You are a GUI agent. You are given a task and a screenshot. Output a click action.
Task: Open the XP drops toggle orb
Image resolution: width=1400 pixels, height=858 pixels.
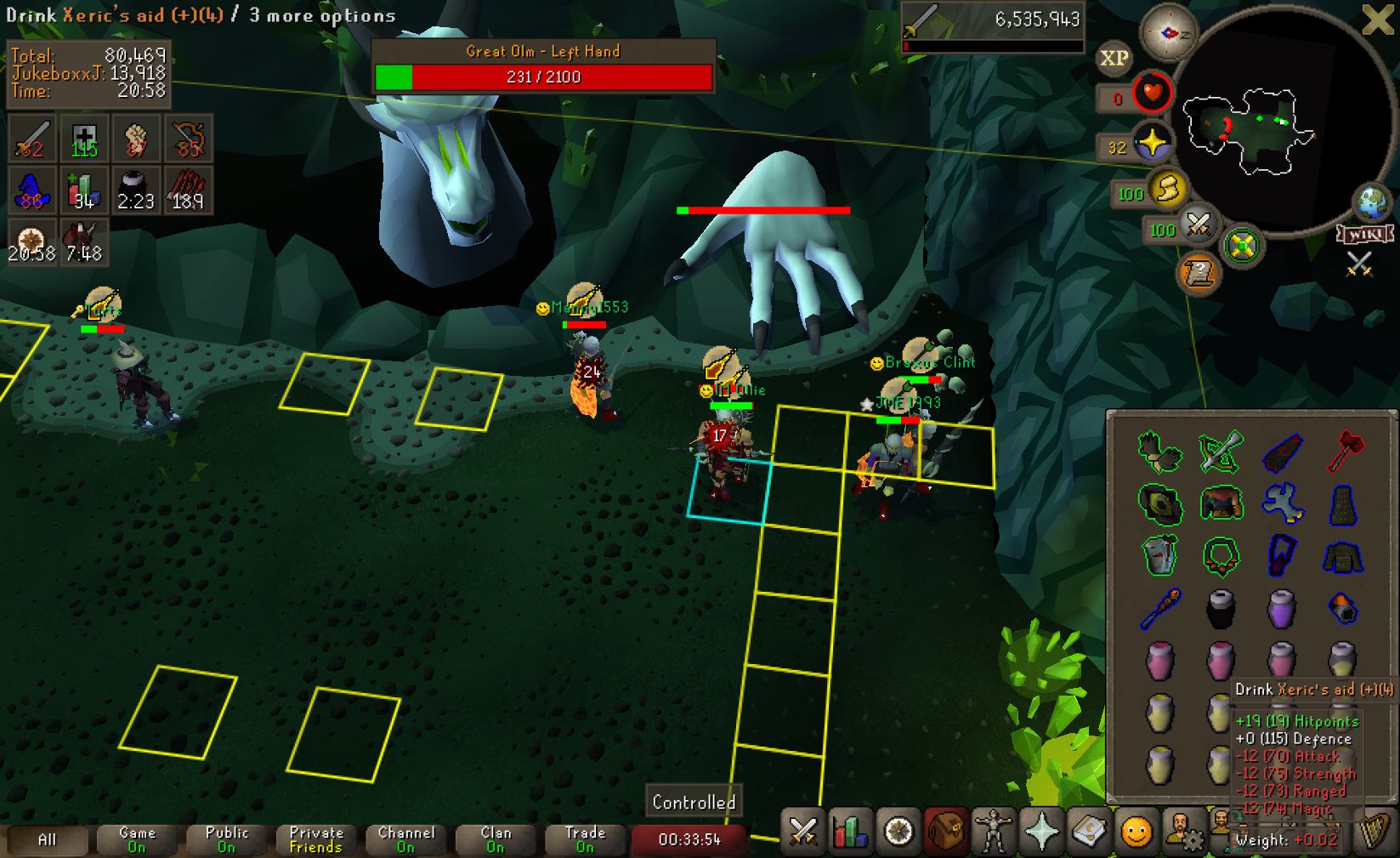(x=1114, y=58)
